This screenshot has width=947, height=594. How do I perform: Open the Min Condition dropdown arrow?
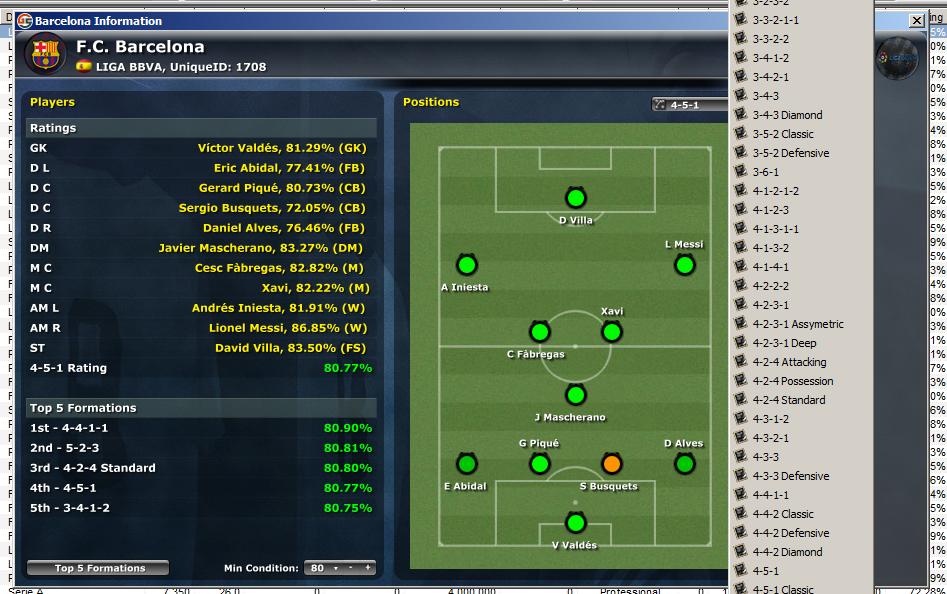coord(336,568)
